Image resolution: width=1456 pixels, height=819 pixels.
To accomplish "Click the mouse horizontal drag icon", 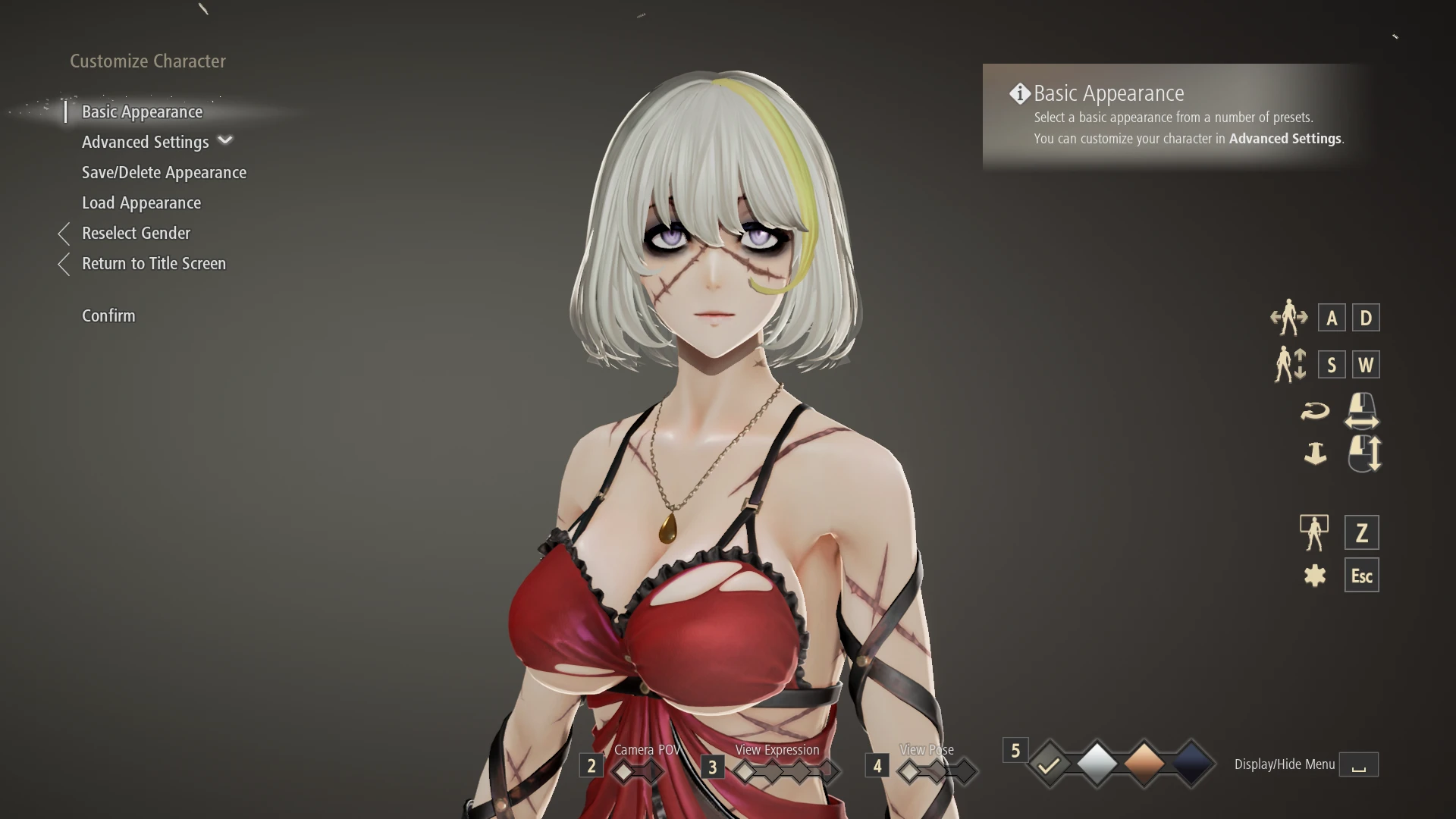I will tap(1361, 410).
